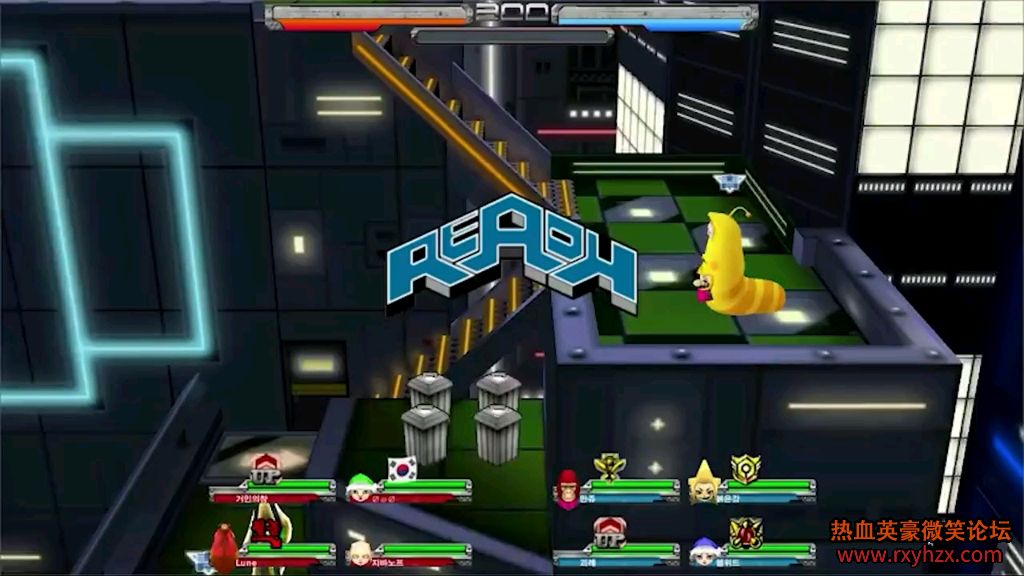Screen dimensions: 1024x576
Task: Click the red and gold crest emblem
Action: pos(744,532)
